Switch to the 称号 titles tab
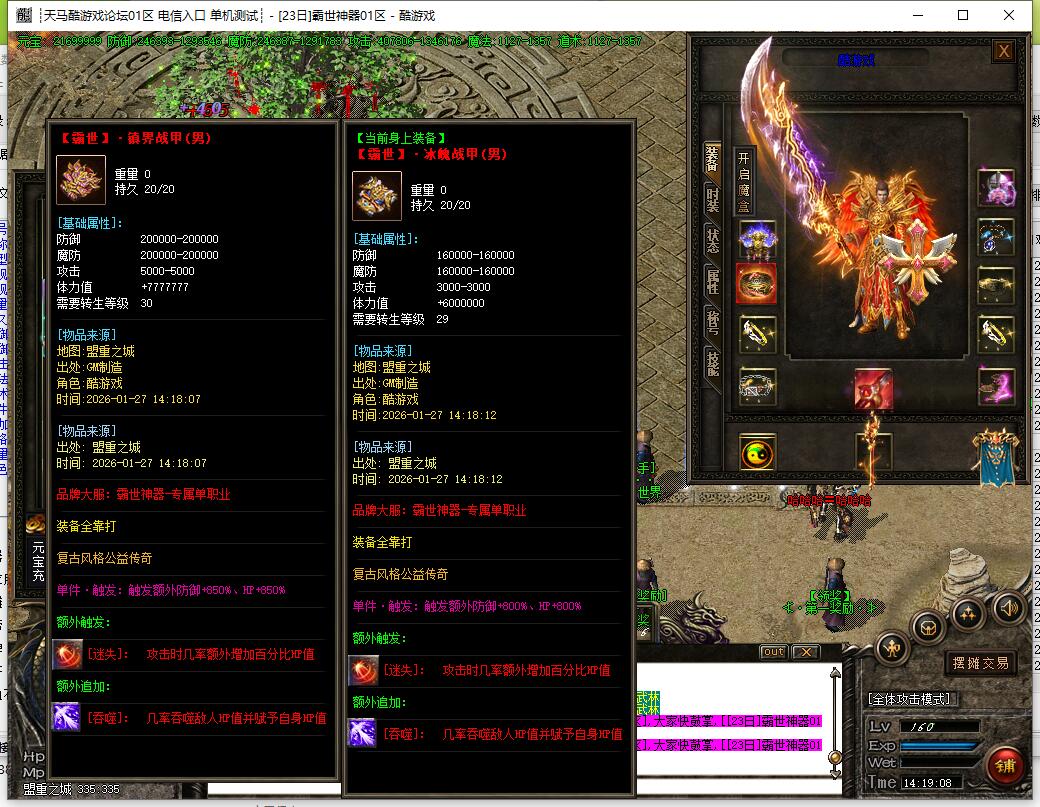 pos(713,322)
